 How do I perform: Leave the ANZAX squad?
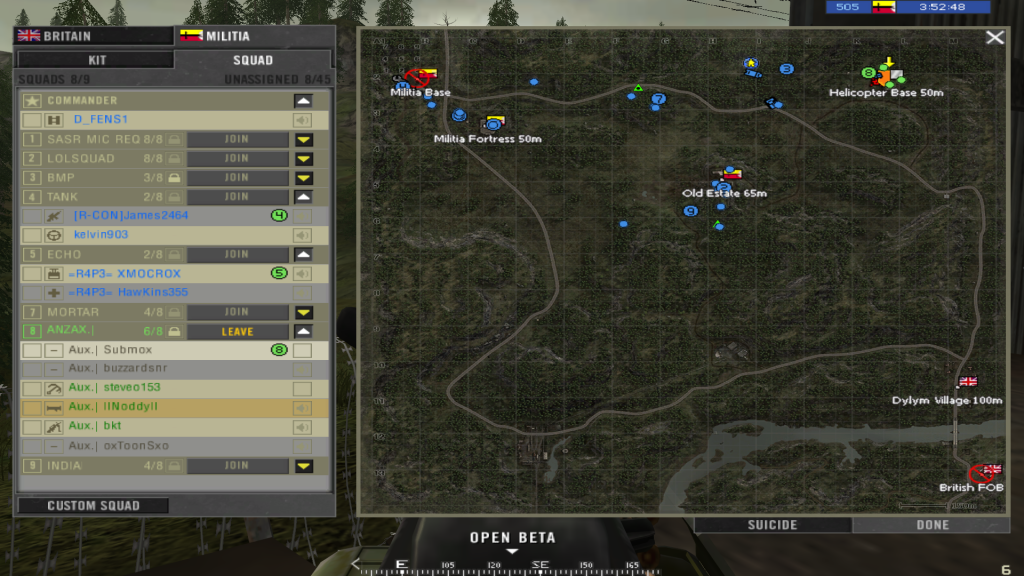[237, 331]
